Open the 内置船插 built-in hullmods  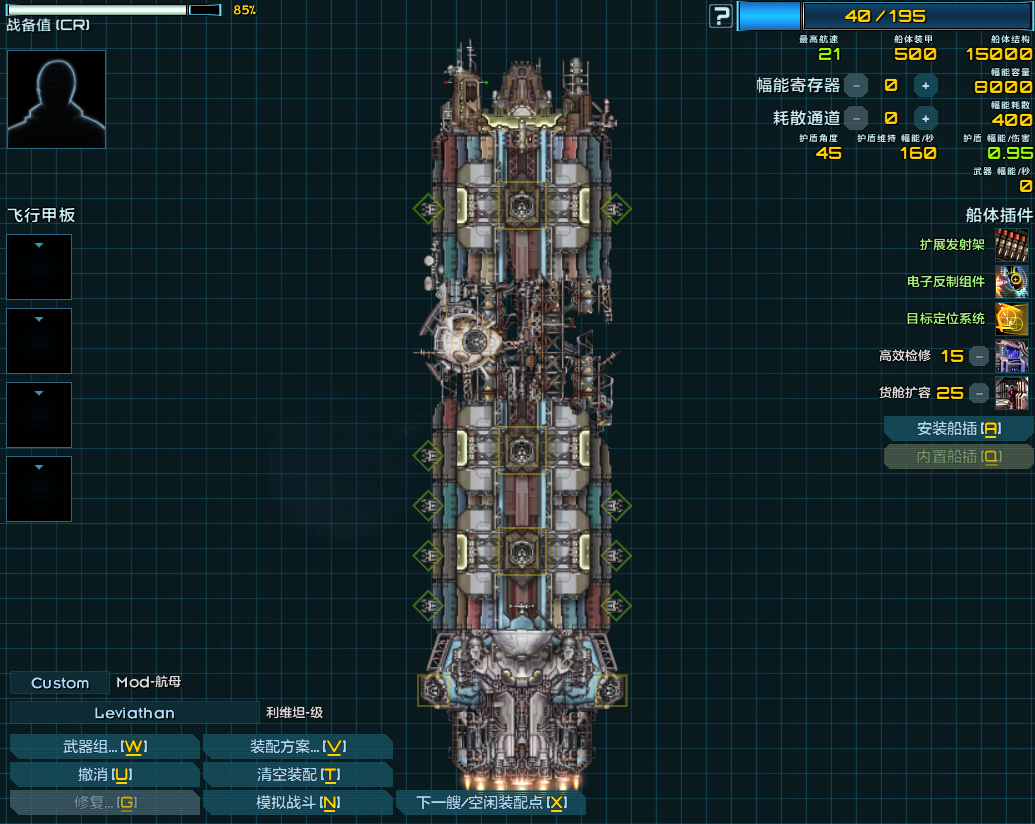(958, 457)
